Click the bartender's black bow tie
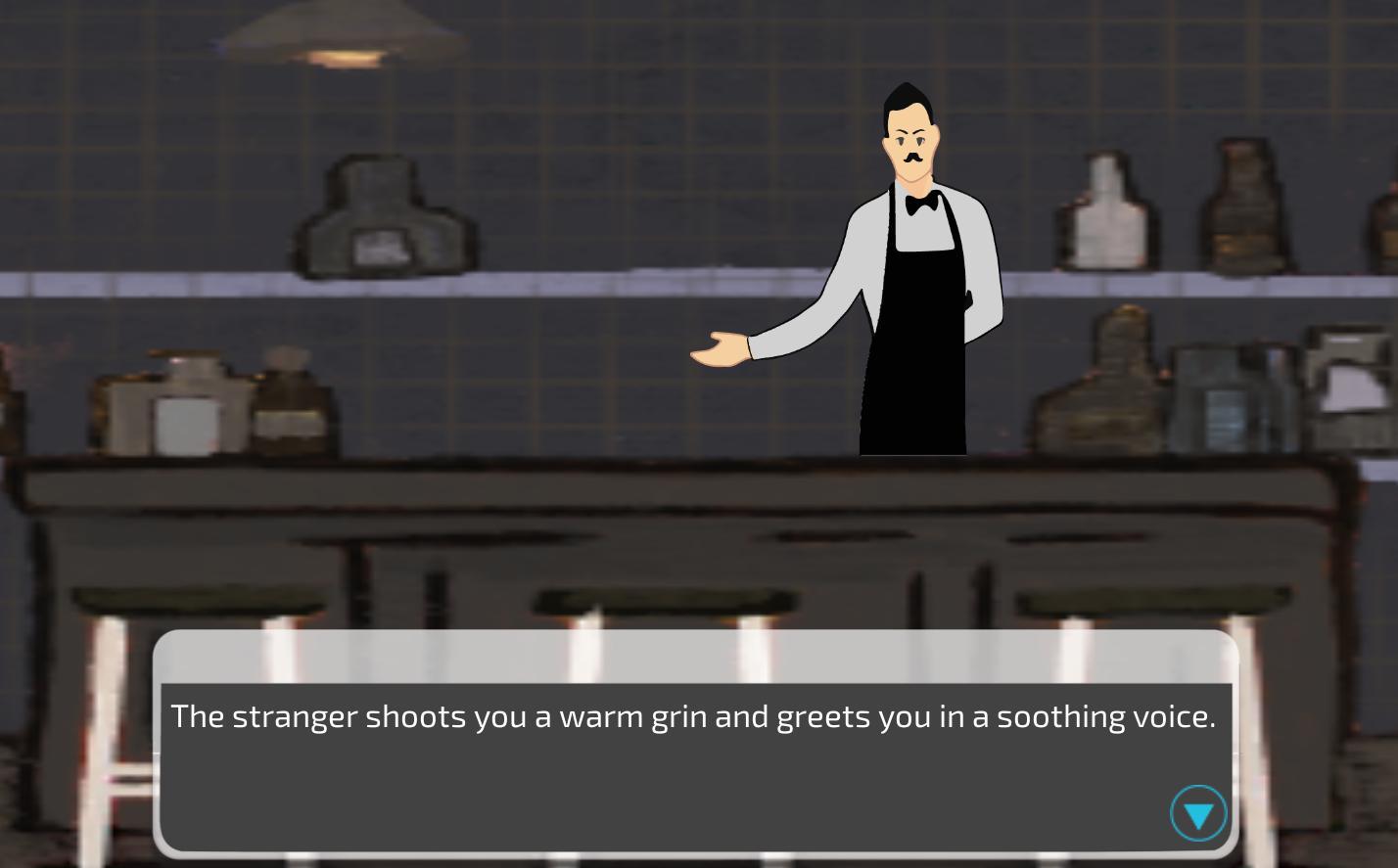This screenshot has height=868, width=1398. point(918,204)
